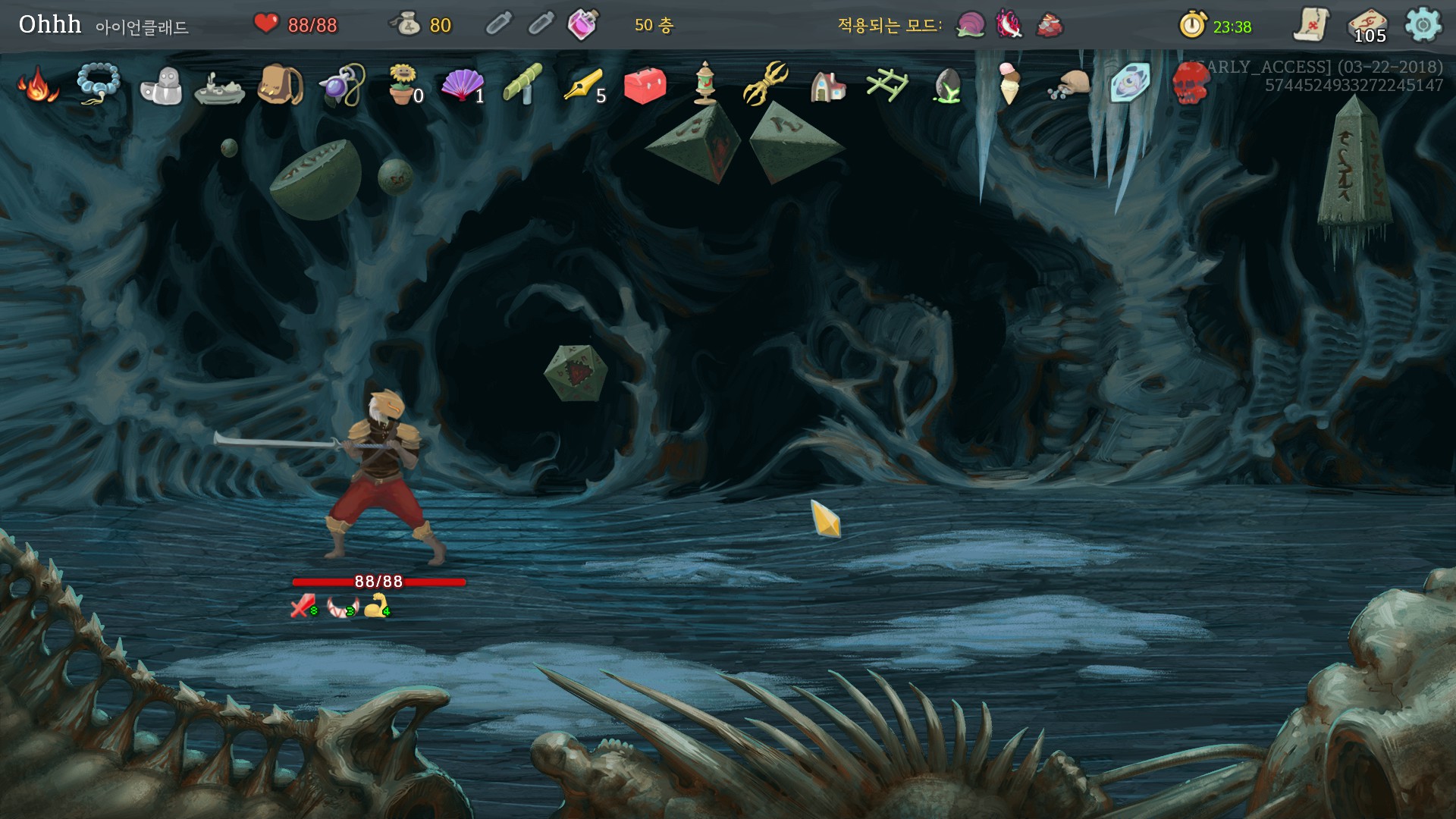The height and width of the screenshot is (819, 1456).
Task: Open the map scroll
Action: pos(1311,25)
